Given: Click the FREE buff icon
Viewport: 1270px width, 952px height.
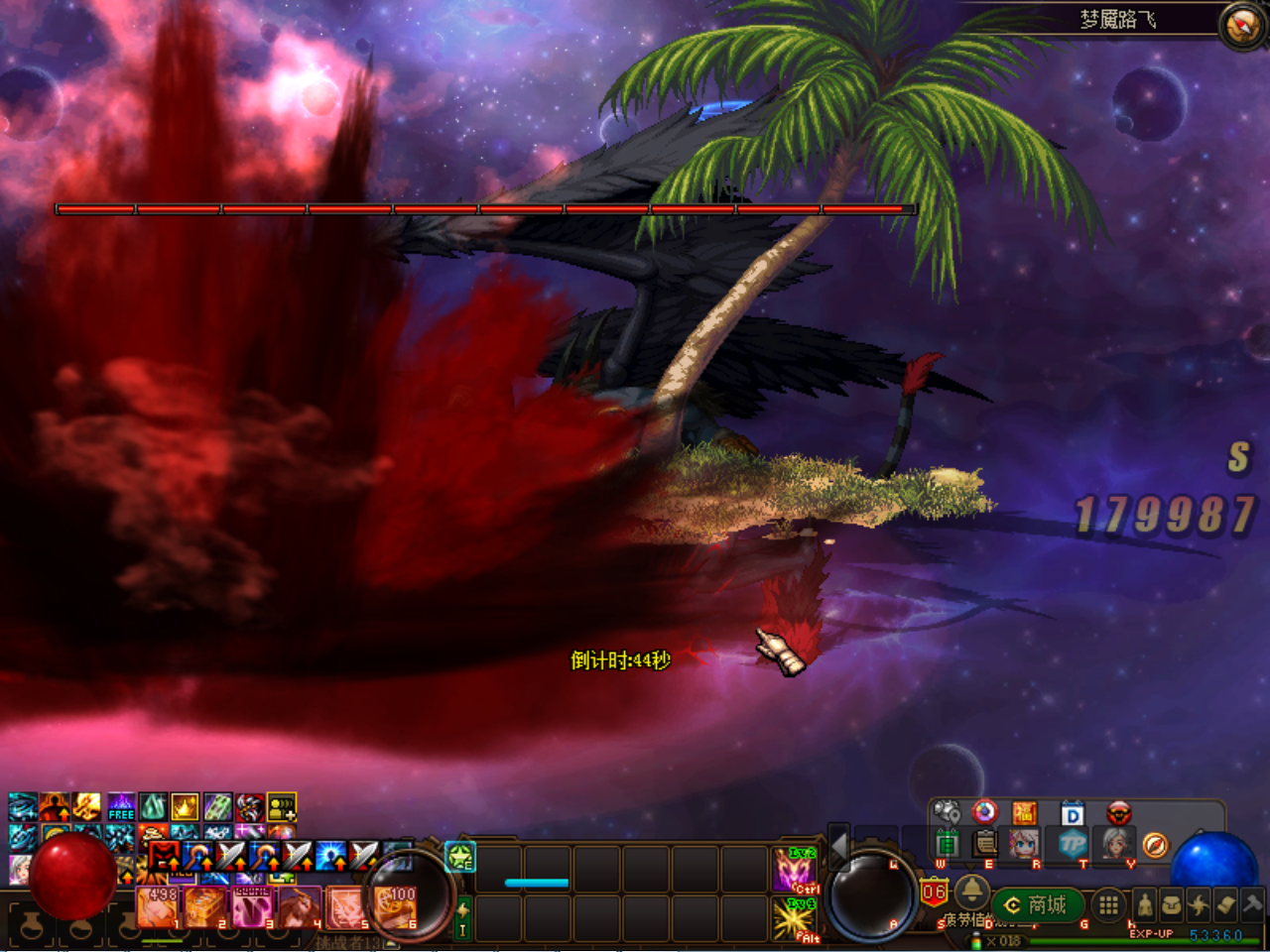Looking at the screenshot, I should (x=121, y=806).
